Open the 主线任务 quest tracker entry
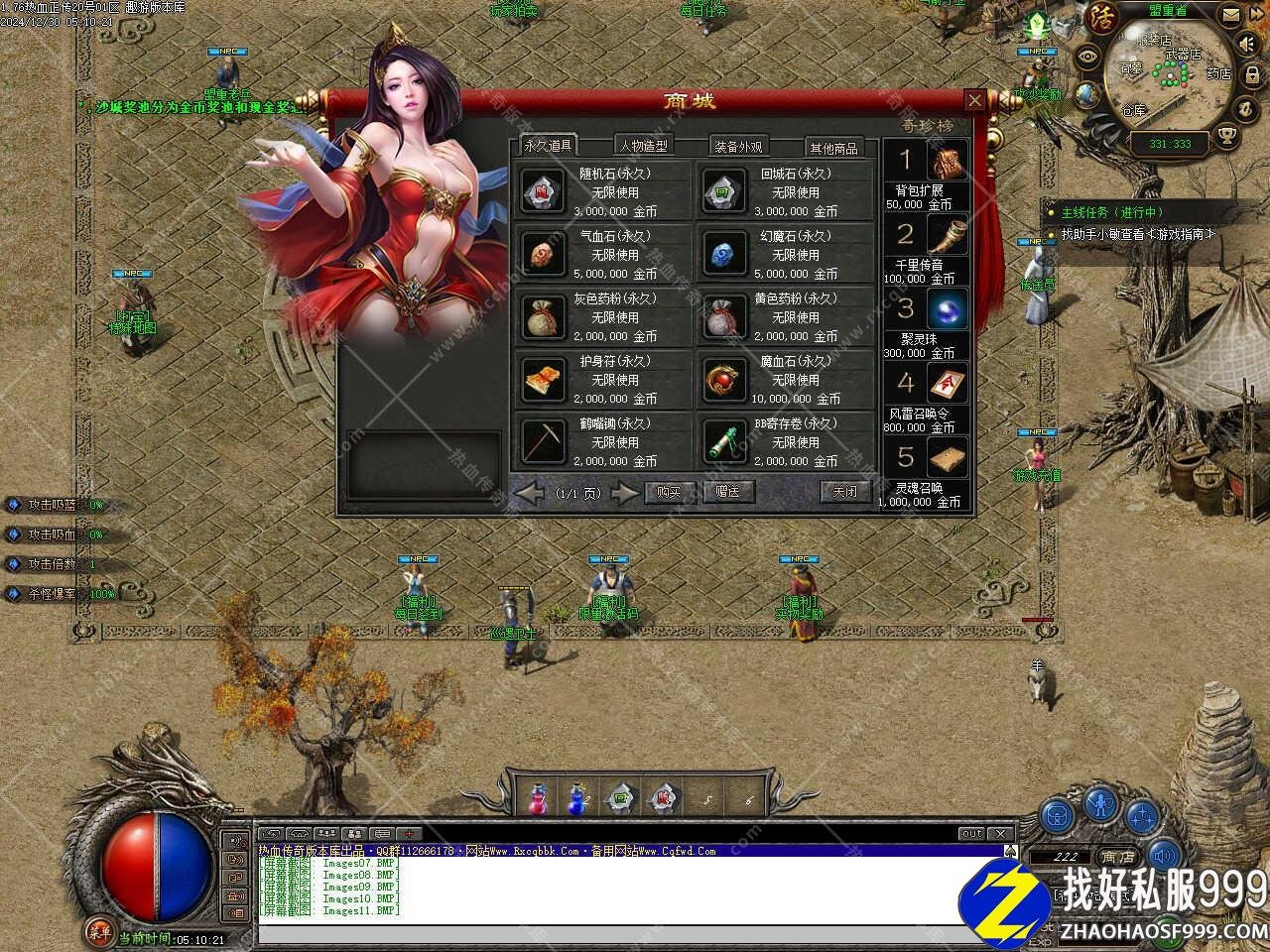This screenshot has height=952, width=1270. (x=1111, y=212)
